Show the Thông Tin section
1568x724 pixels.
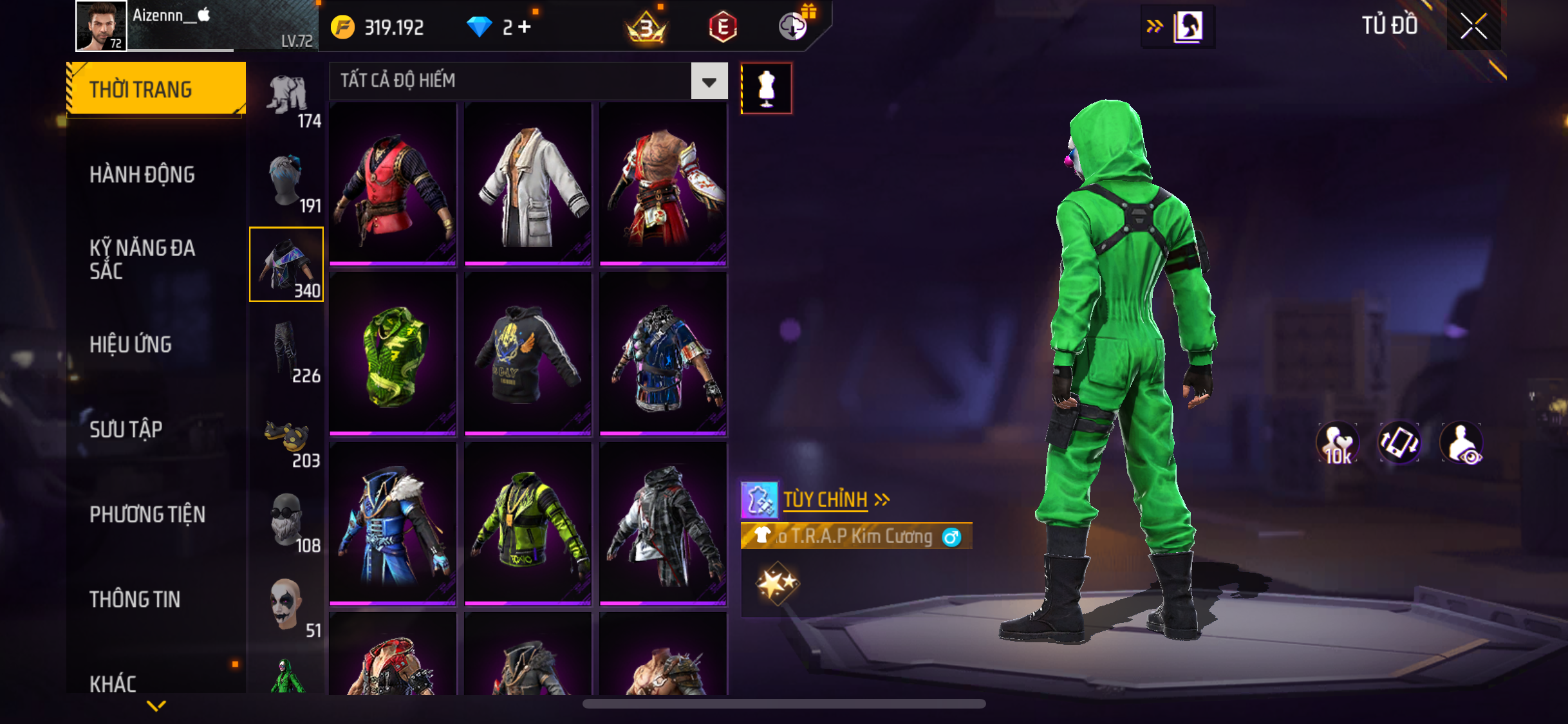coord(135,599)
